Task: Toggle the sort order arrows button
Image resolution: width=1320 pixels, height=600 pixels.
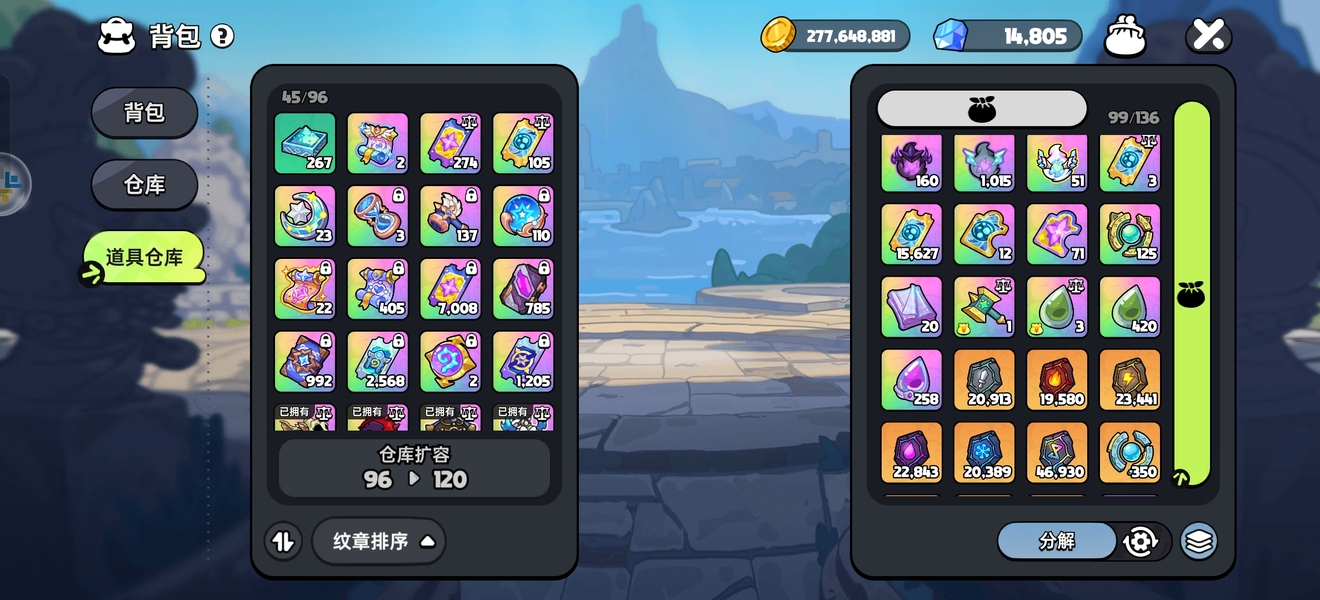Action: tap(283, 541)
